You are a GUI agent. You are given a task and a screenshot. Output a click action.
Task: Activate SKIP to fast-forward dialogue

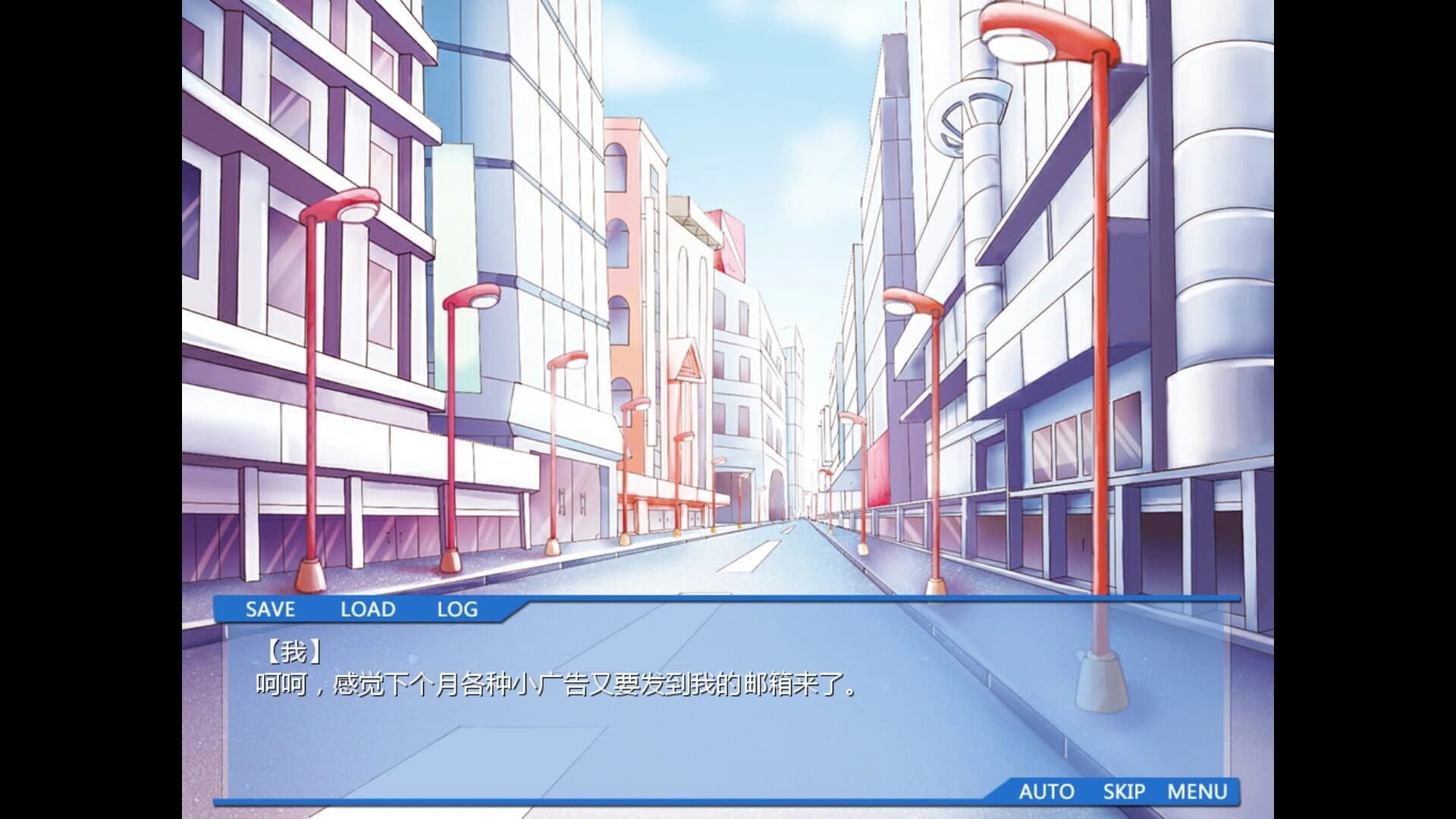[x=1125, y=792]
